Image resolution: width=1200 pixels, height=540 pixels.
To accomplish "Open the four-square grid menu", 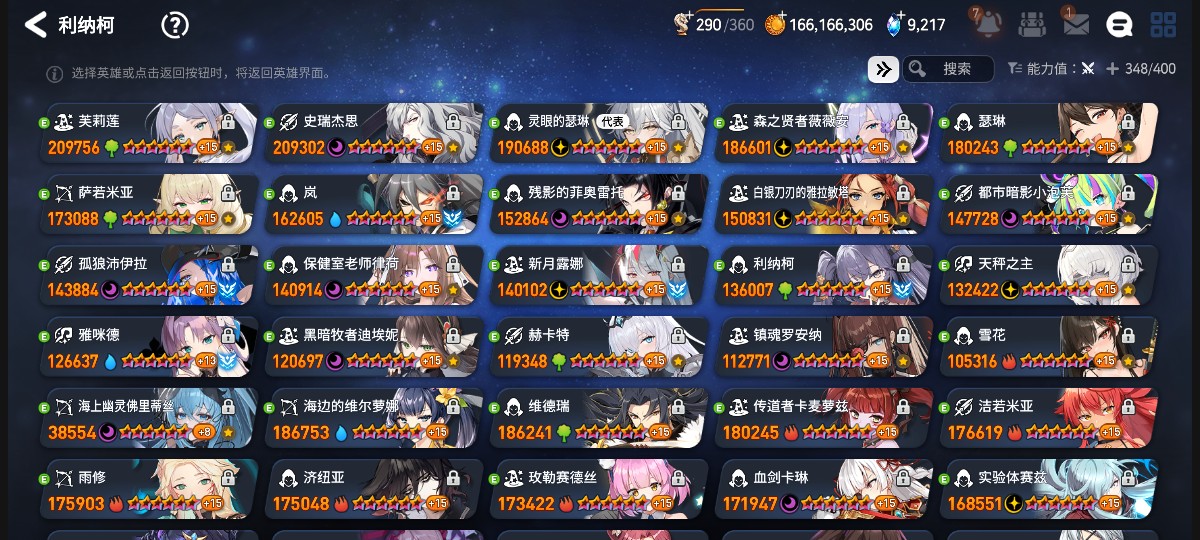I will (1163, 25).
